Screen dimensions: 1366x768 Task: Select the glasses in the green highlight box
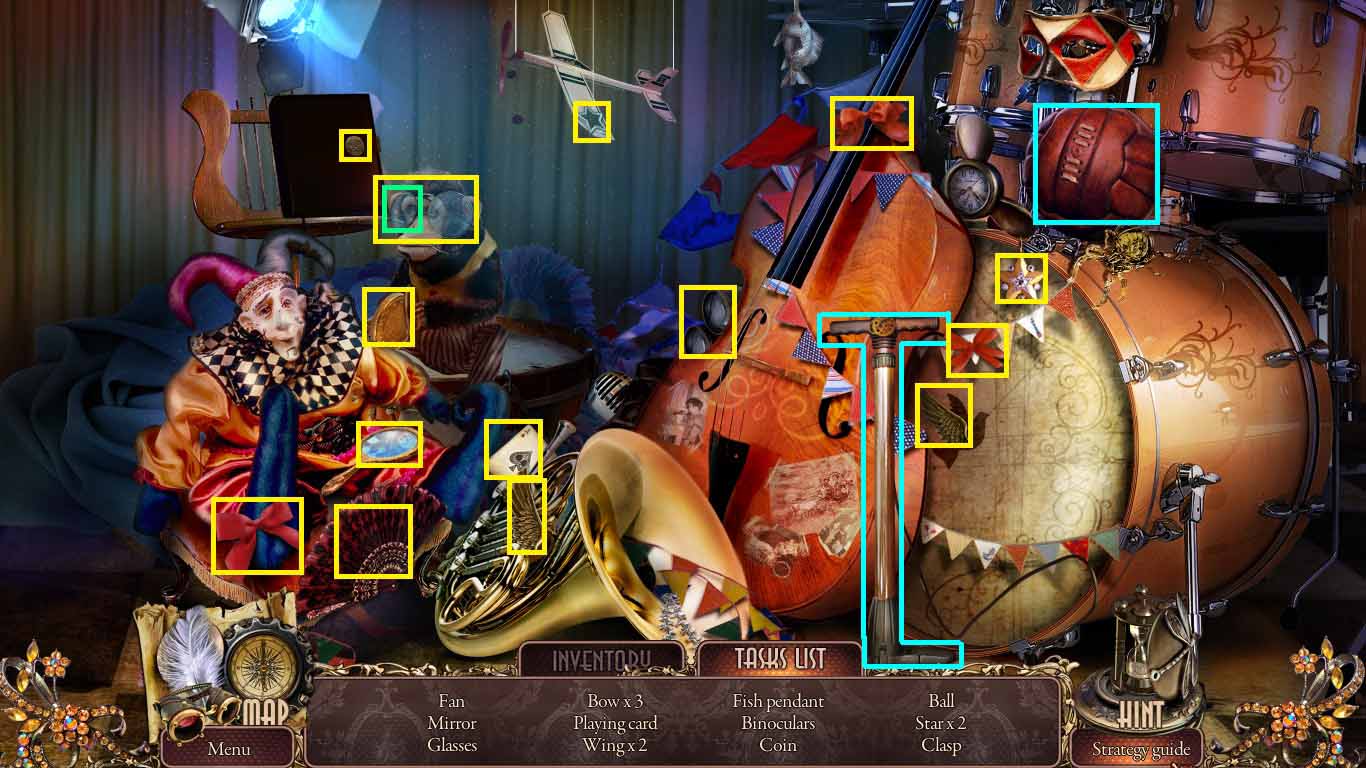click(401, 209)
